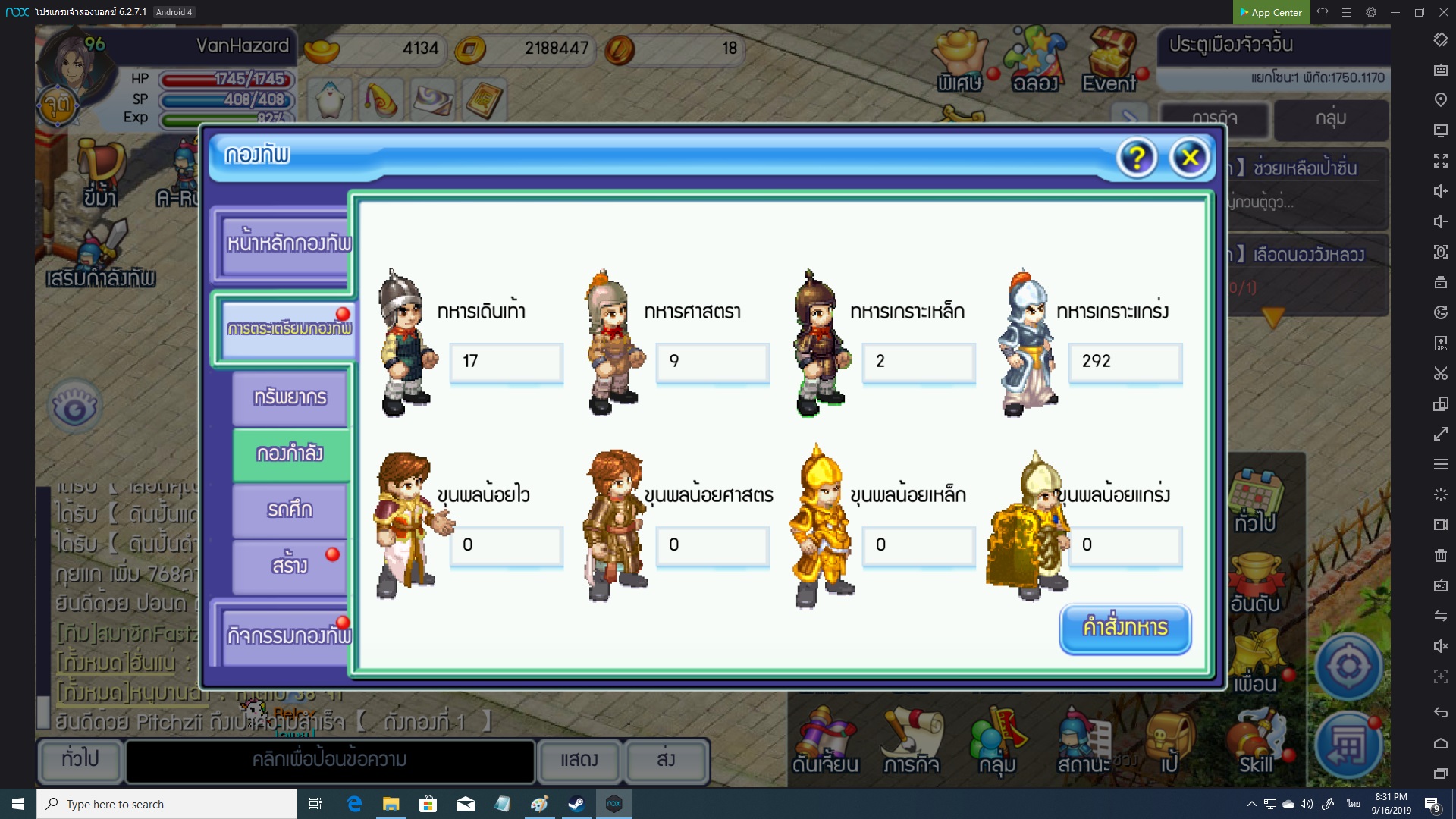Close the กองทัพ army window

tap(1189, 158)
